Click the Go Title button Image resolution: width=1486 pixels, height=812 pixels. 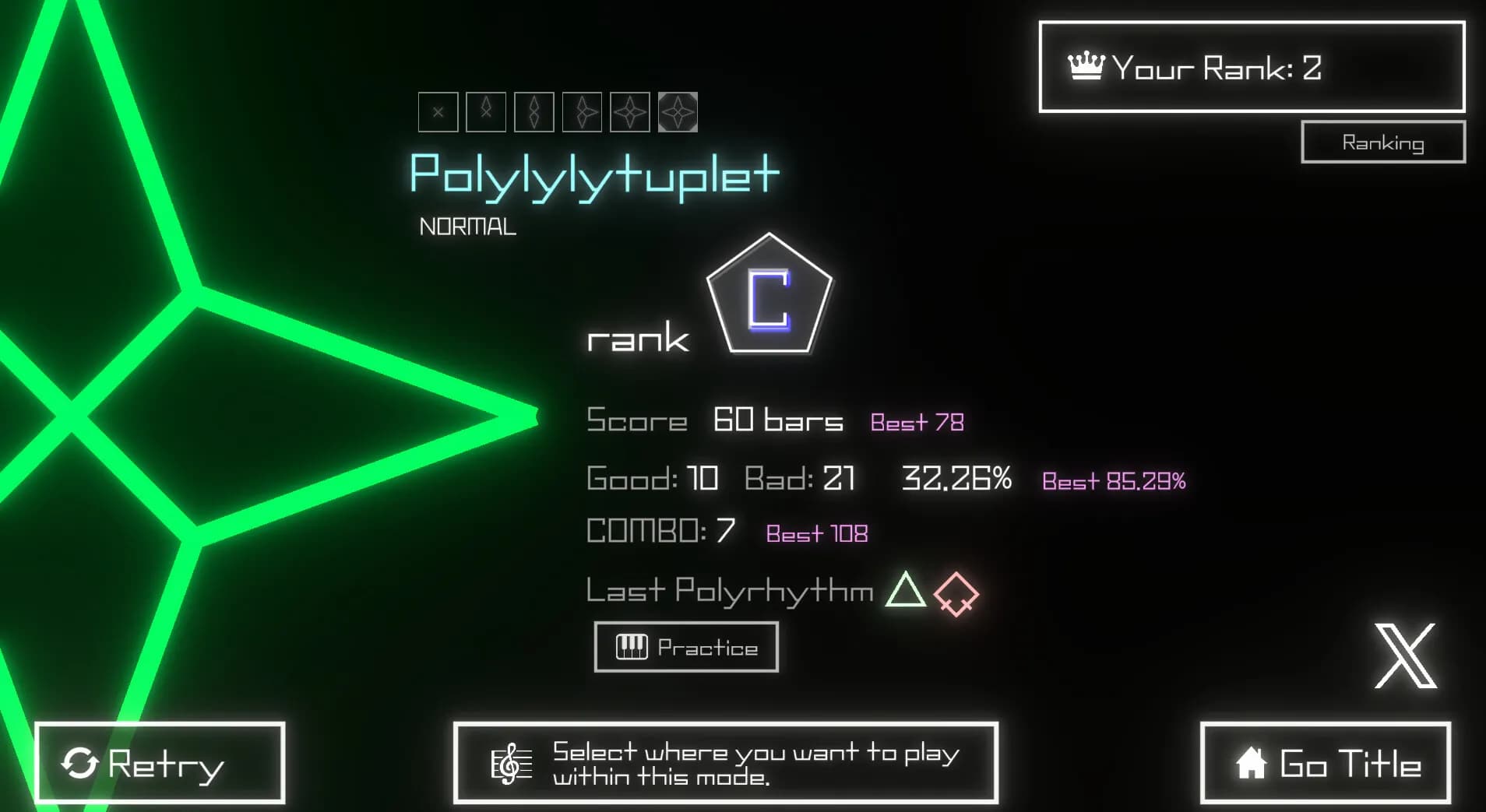pos(1326,764)
